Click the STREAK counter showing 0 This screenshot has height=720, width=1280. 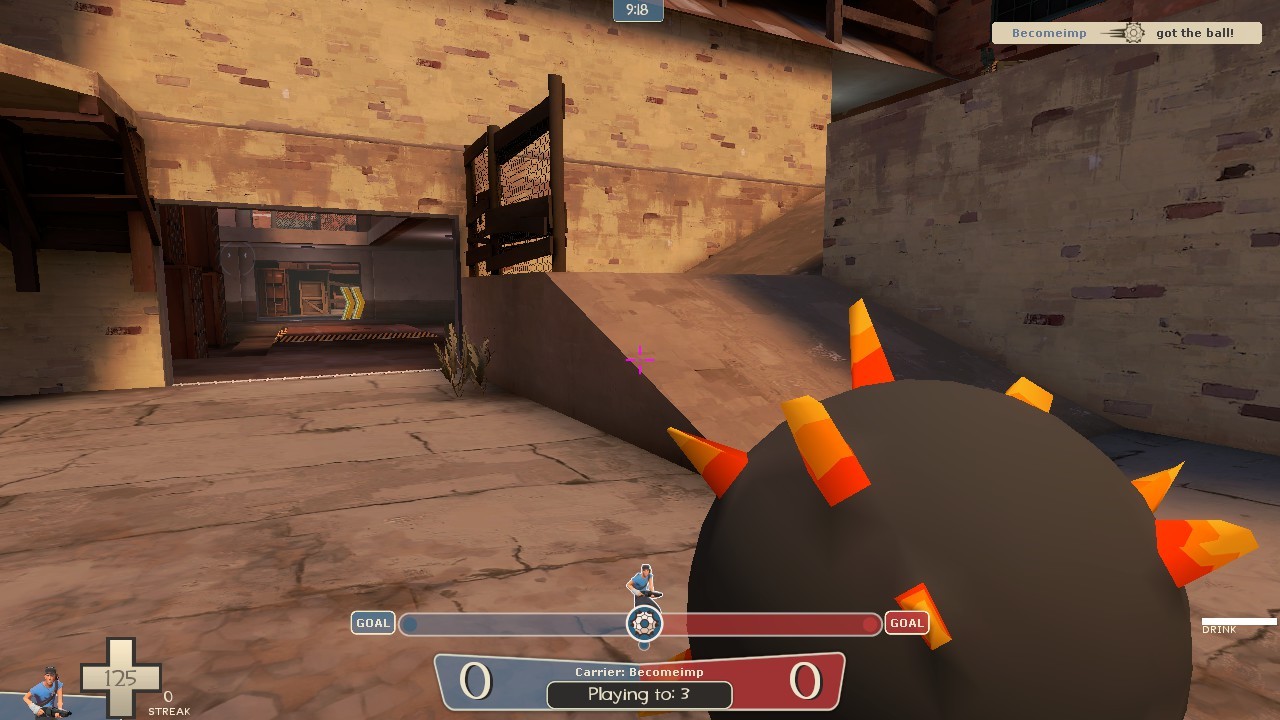tap(168, 703)
